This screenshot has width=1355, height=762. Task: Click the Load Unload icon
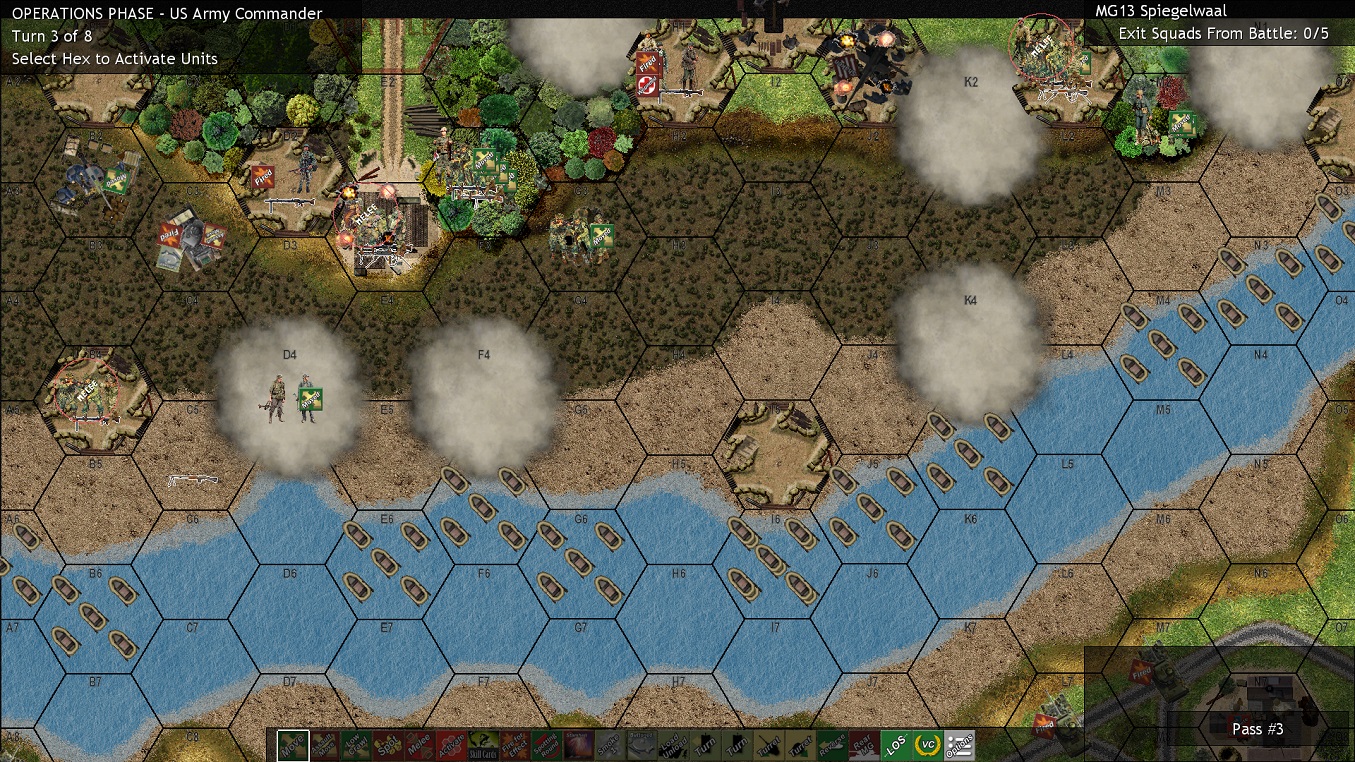coord(672,745)
